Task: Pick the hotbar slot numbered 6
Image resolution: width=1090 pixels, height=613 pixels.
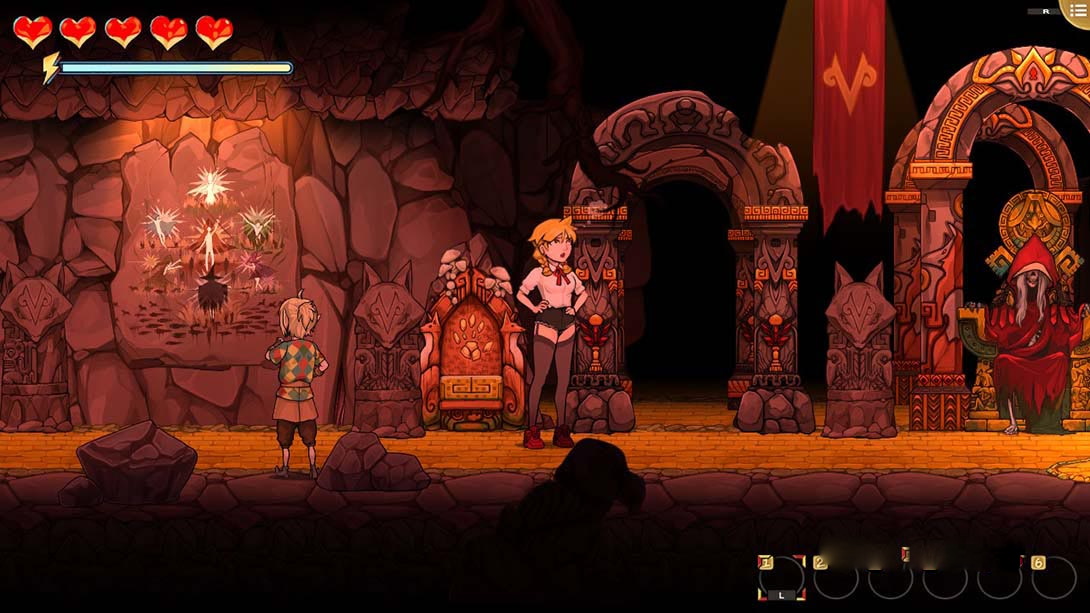Action: point(1053,578)
